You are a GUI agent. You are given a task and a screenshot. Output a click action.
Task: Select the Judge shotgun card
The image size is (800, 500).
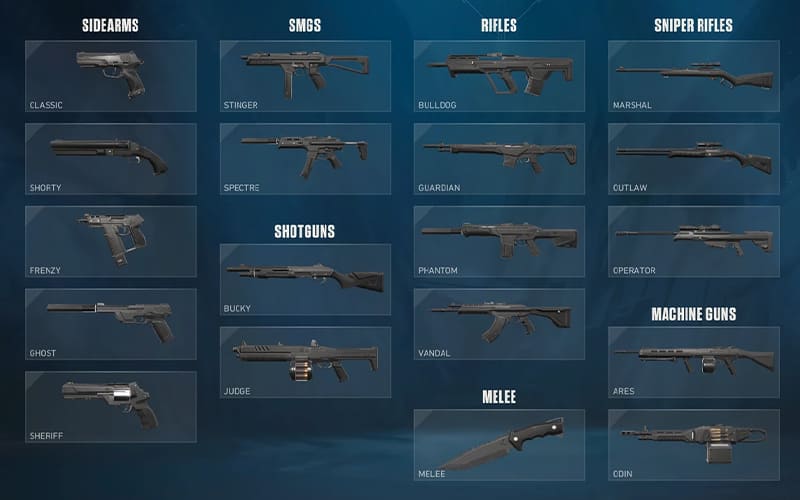coord(305,362)
